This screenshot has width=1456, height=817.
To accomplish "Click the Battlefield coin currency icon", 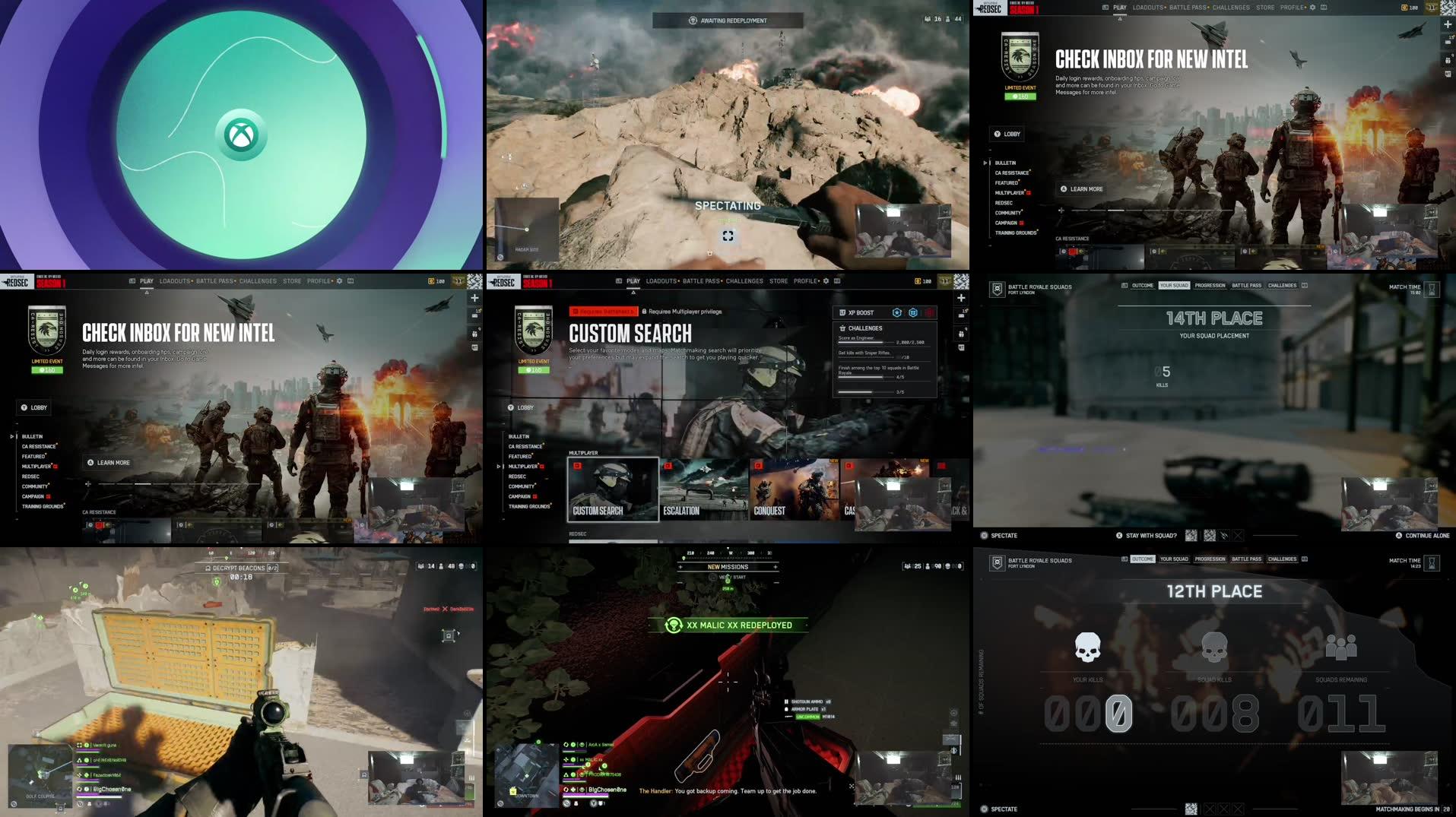I will point(1403,7).
